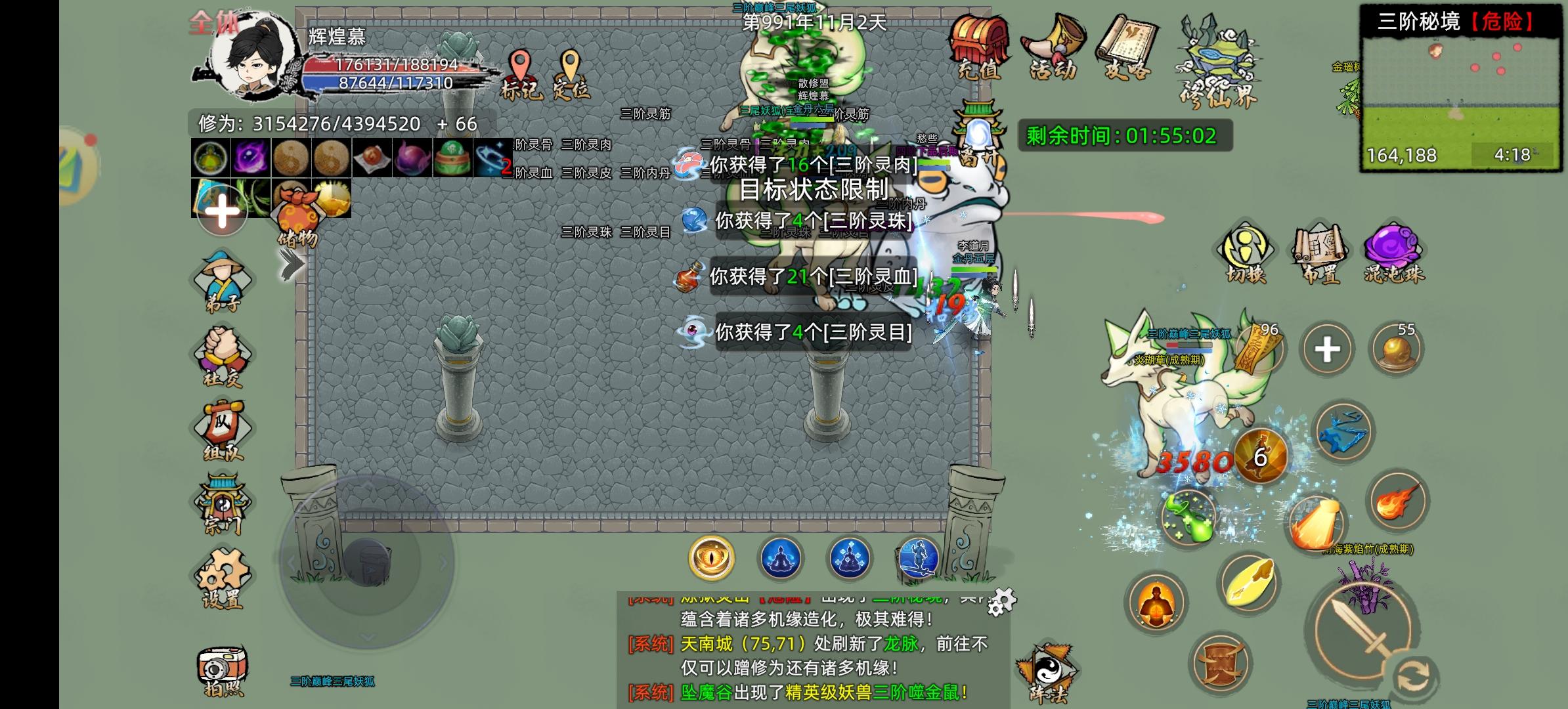Toggle the golden eye perception mode
This screenshot has width=1568, height=709.
click(x=711, y=557)
